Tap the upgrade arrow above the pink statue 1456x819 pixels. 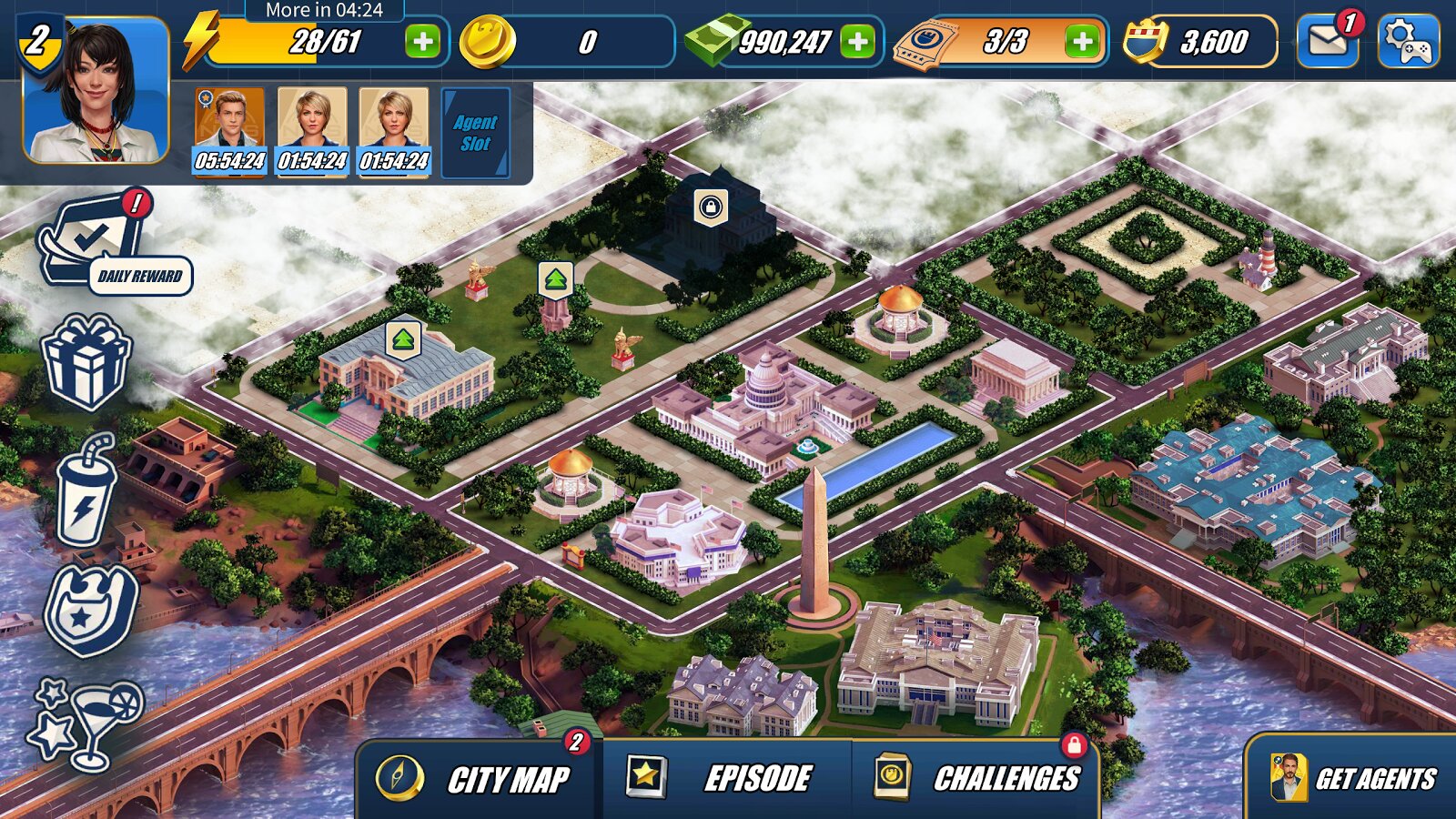click(x=555, y=279)
